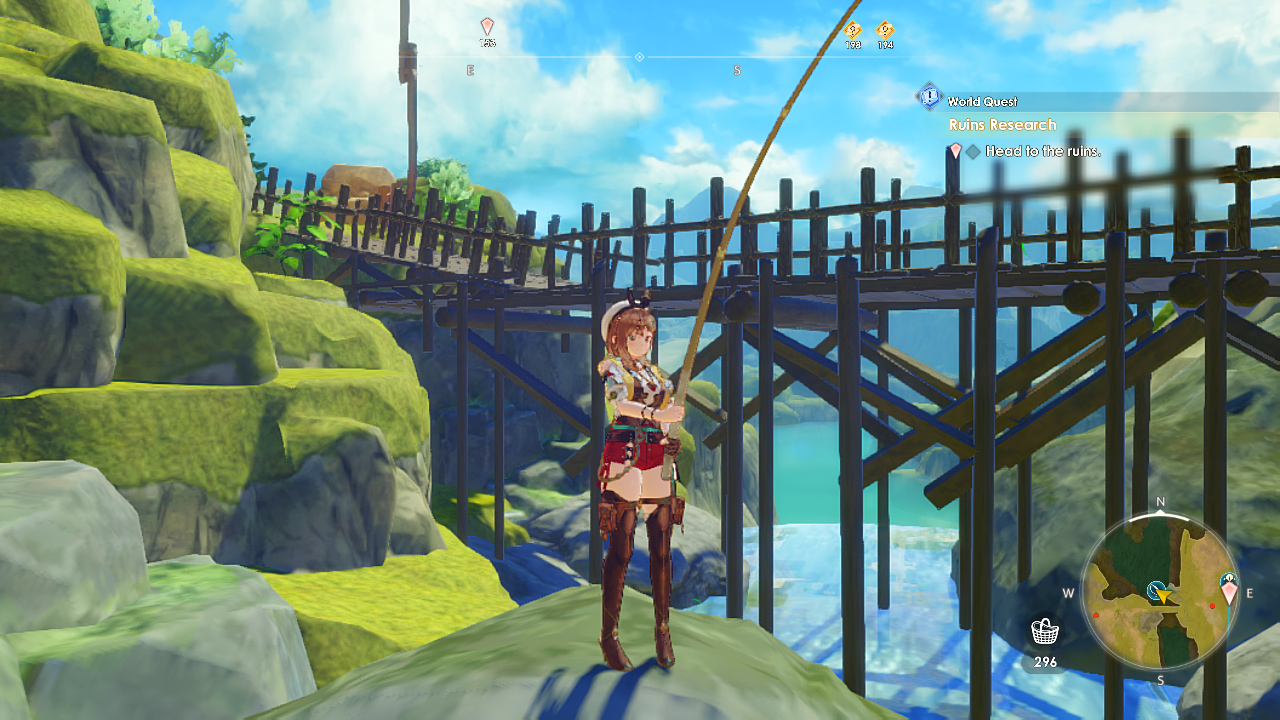
Task: Toggle the north indicator on the minimap ring
Action: pos(1160,501)
